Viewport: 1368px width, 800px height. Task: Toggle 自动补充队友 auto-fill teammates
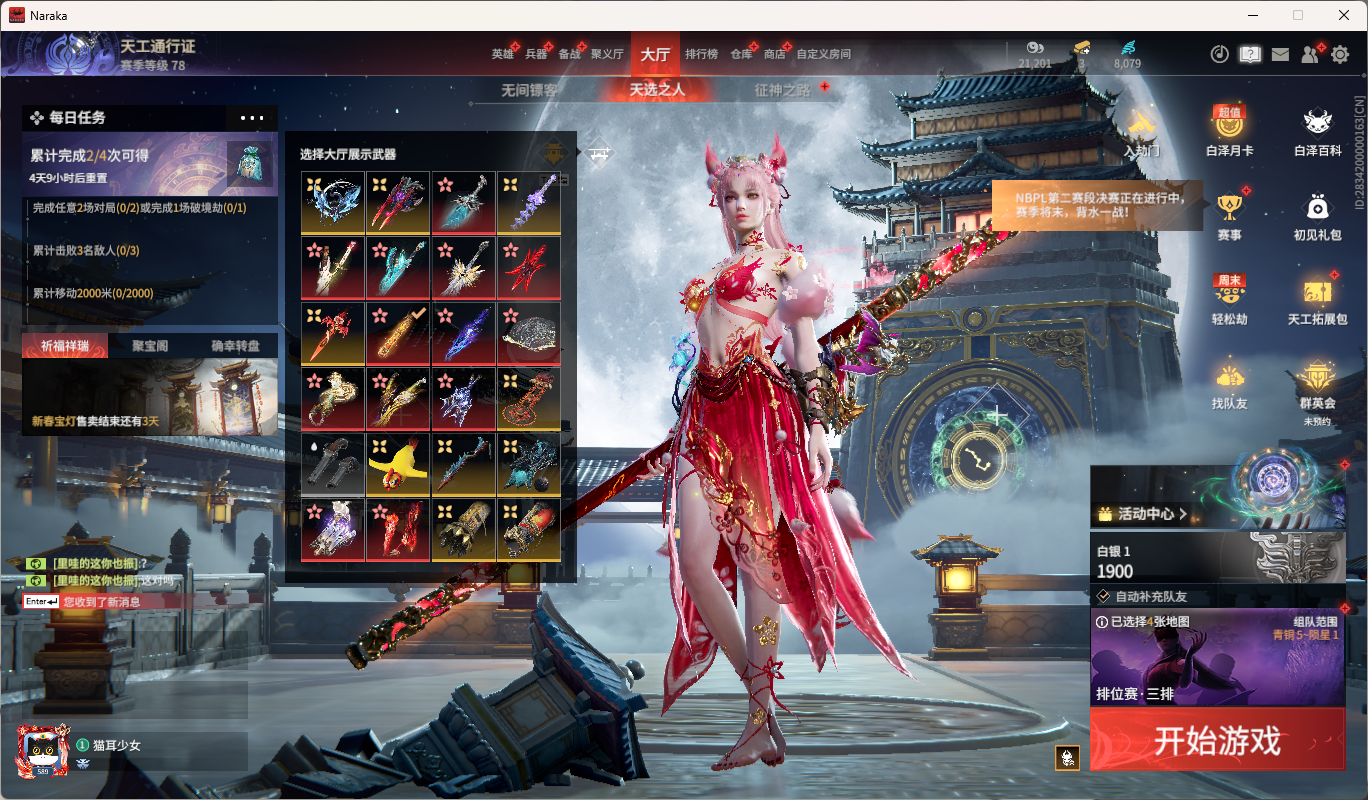(x=1150, y=596)
